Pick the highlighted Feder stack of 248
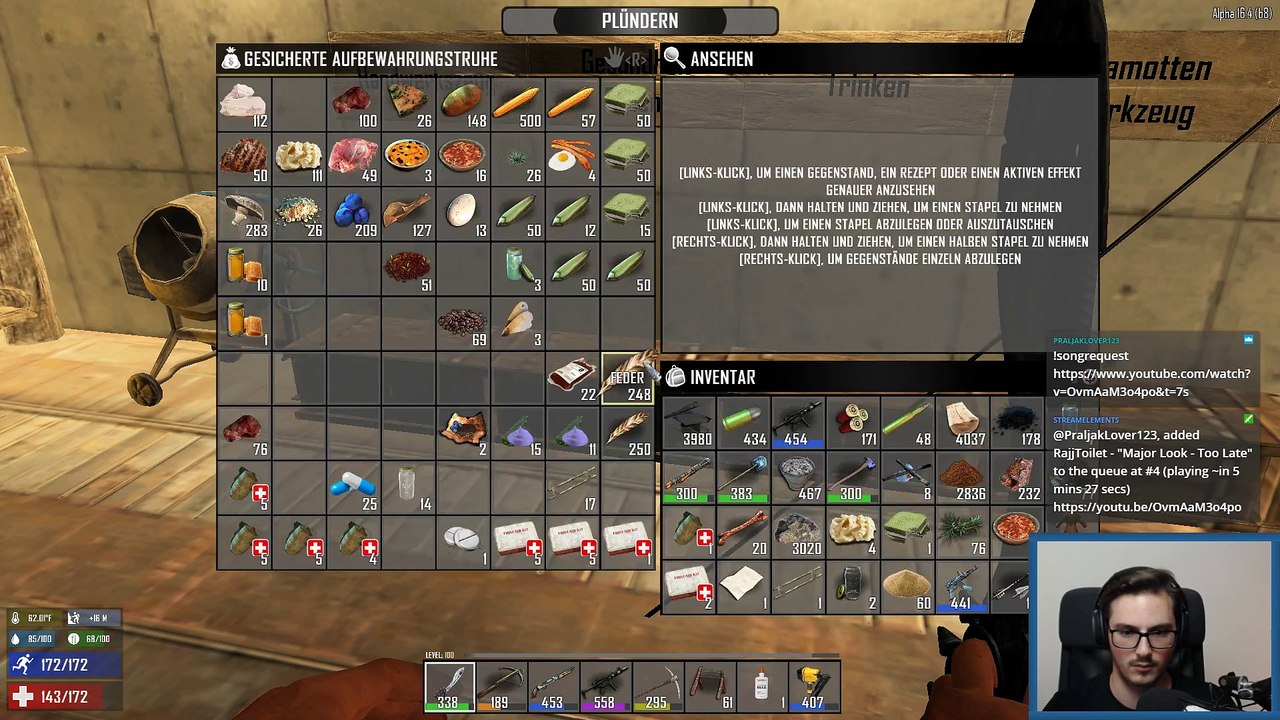This screenshot has width=1280, height=720. (628, 378)
